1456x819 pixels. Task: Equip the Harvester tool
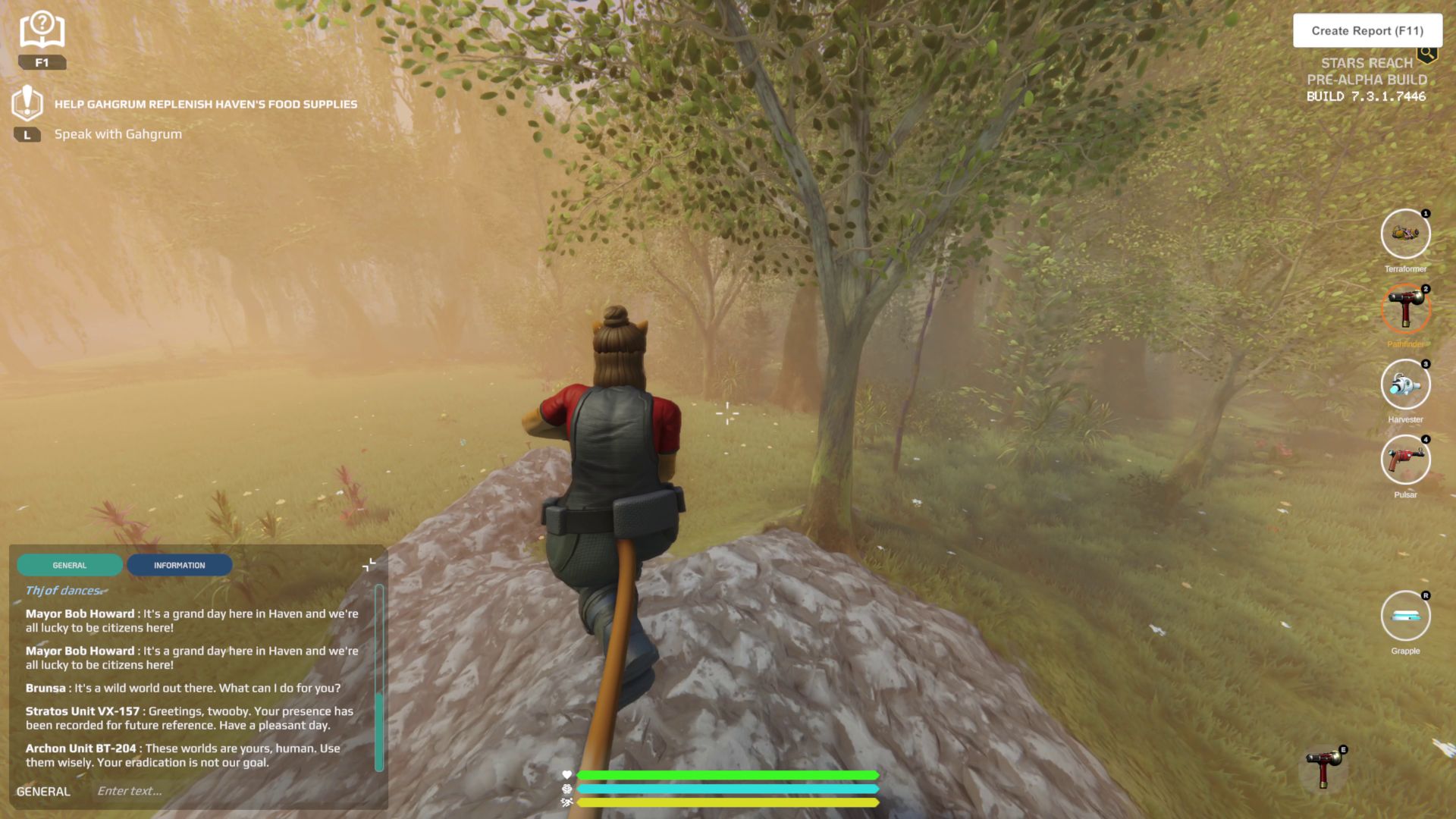pyautogui.click(x=1405, y=384)
